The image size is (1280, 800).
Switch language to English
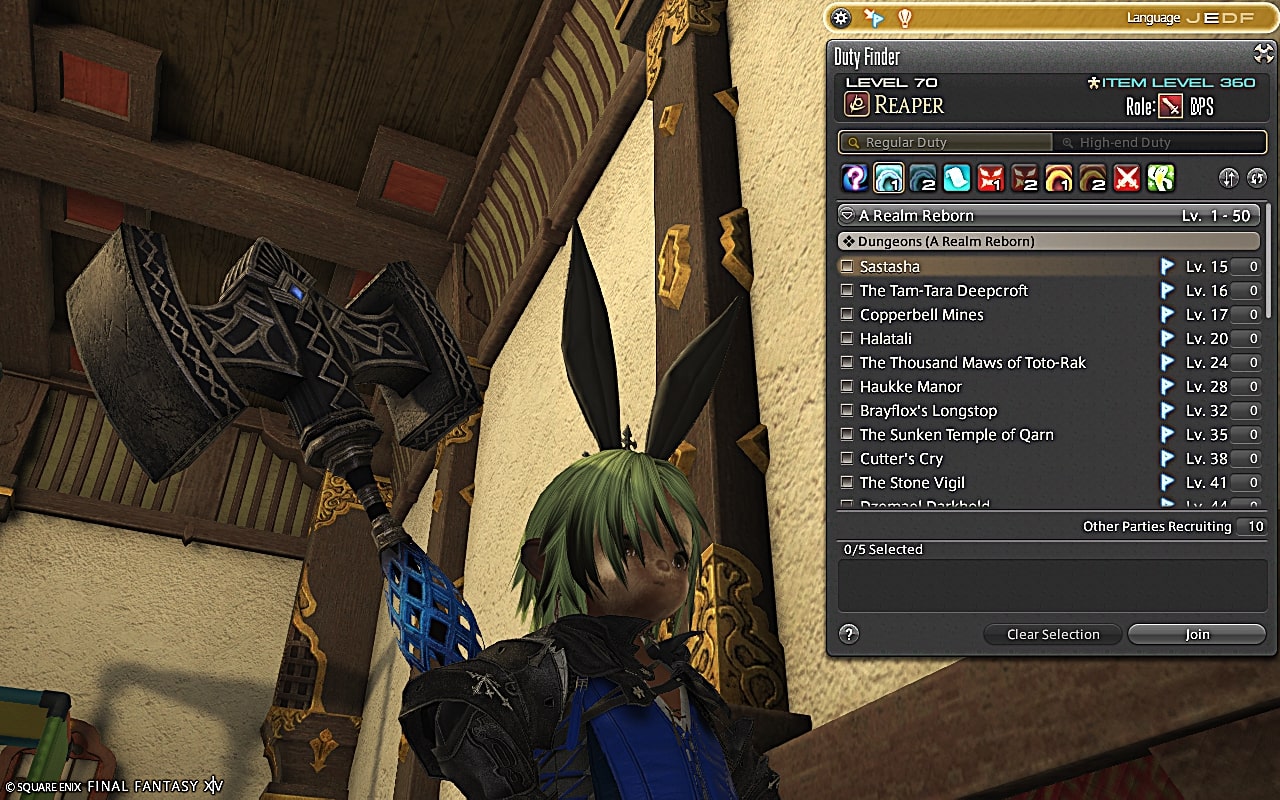(1210, 17)
